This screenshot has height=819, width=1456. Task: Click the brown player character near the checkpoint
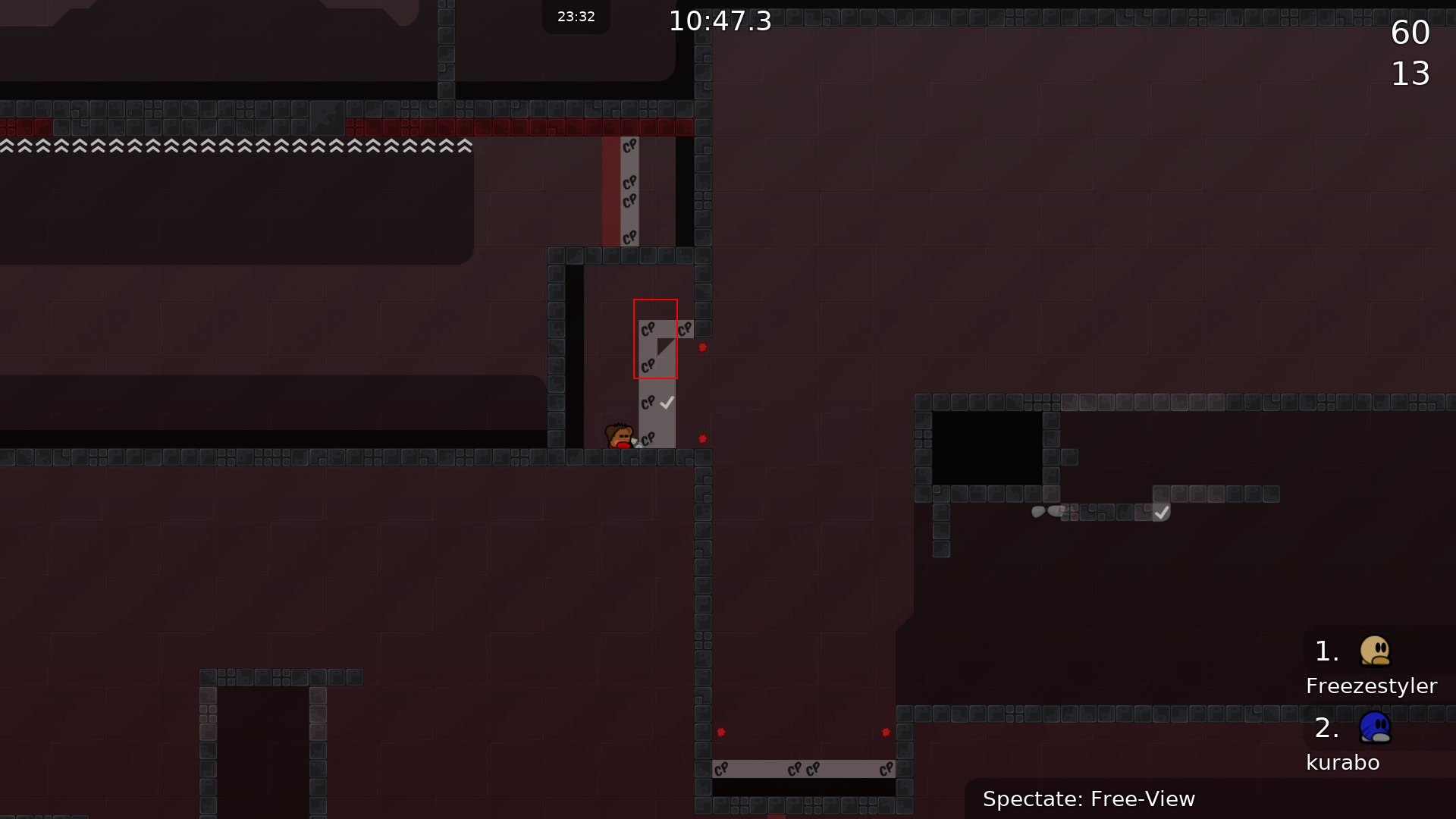[x=620, y=436]
